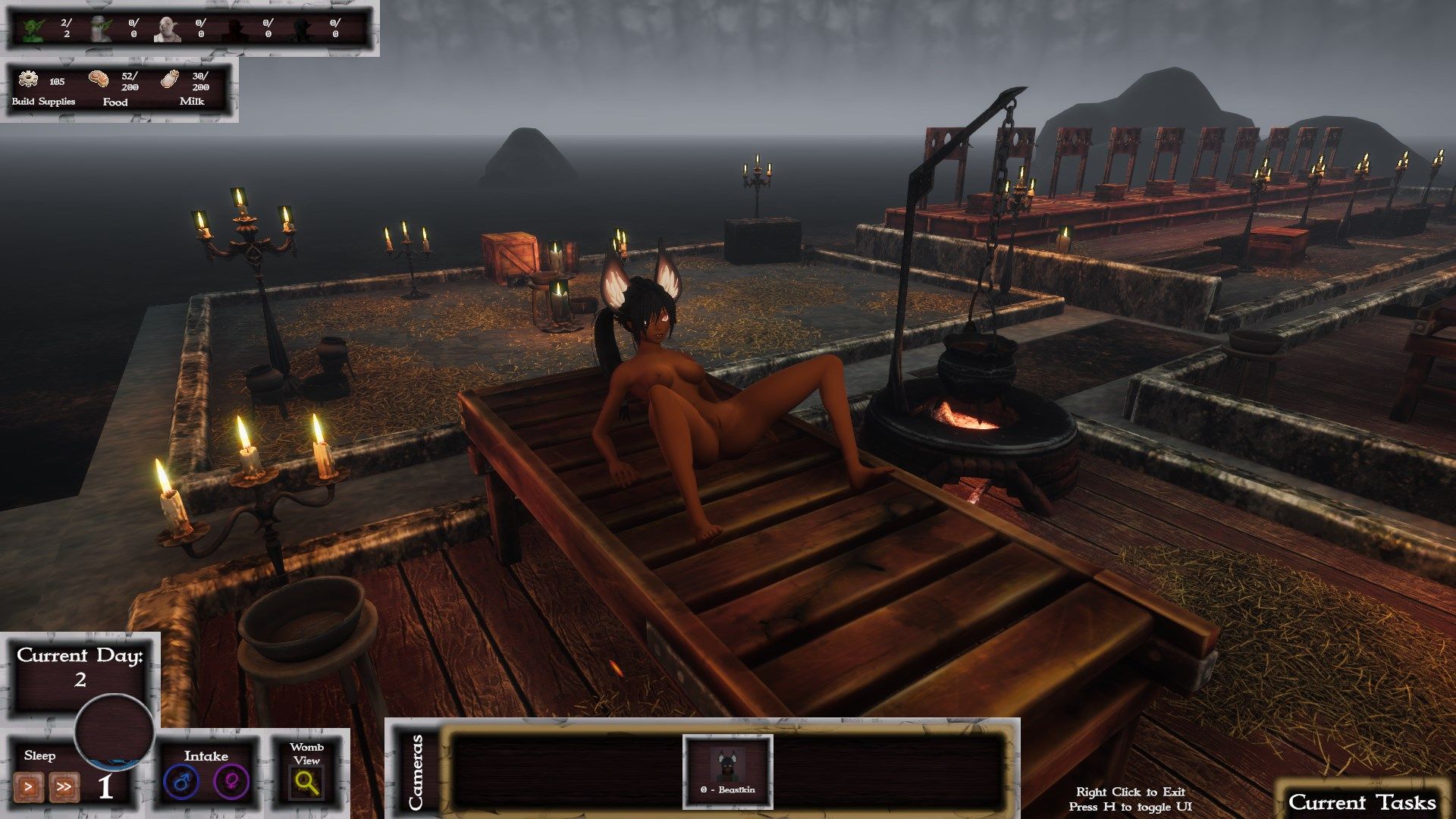
Task: Click the double-arrow fast Sleep button
Action: pyautogui.click(x=64, y=786)
